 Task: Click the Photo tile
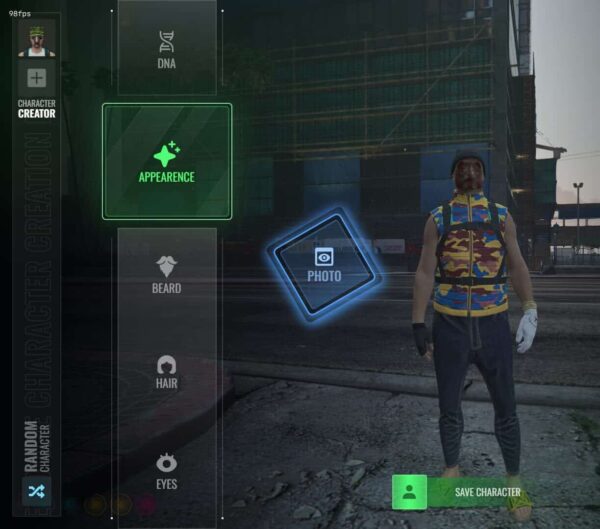[x=324, y=264]
